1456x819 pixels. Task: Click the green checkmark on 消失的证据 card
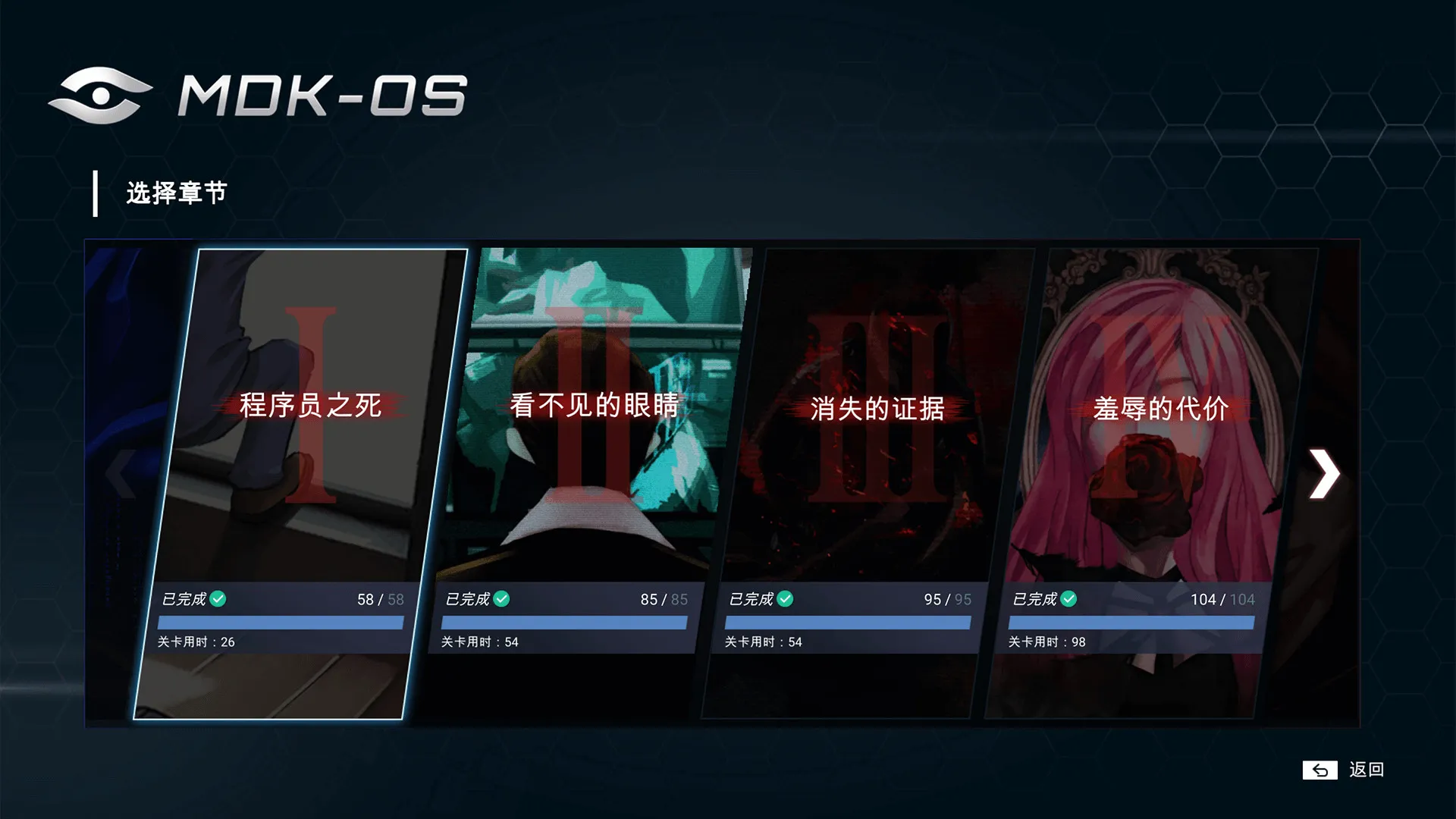(x=786, y=598)
